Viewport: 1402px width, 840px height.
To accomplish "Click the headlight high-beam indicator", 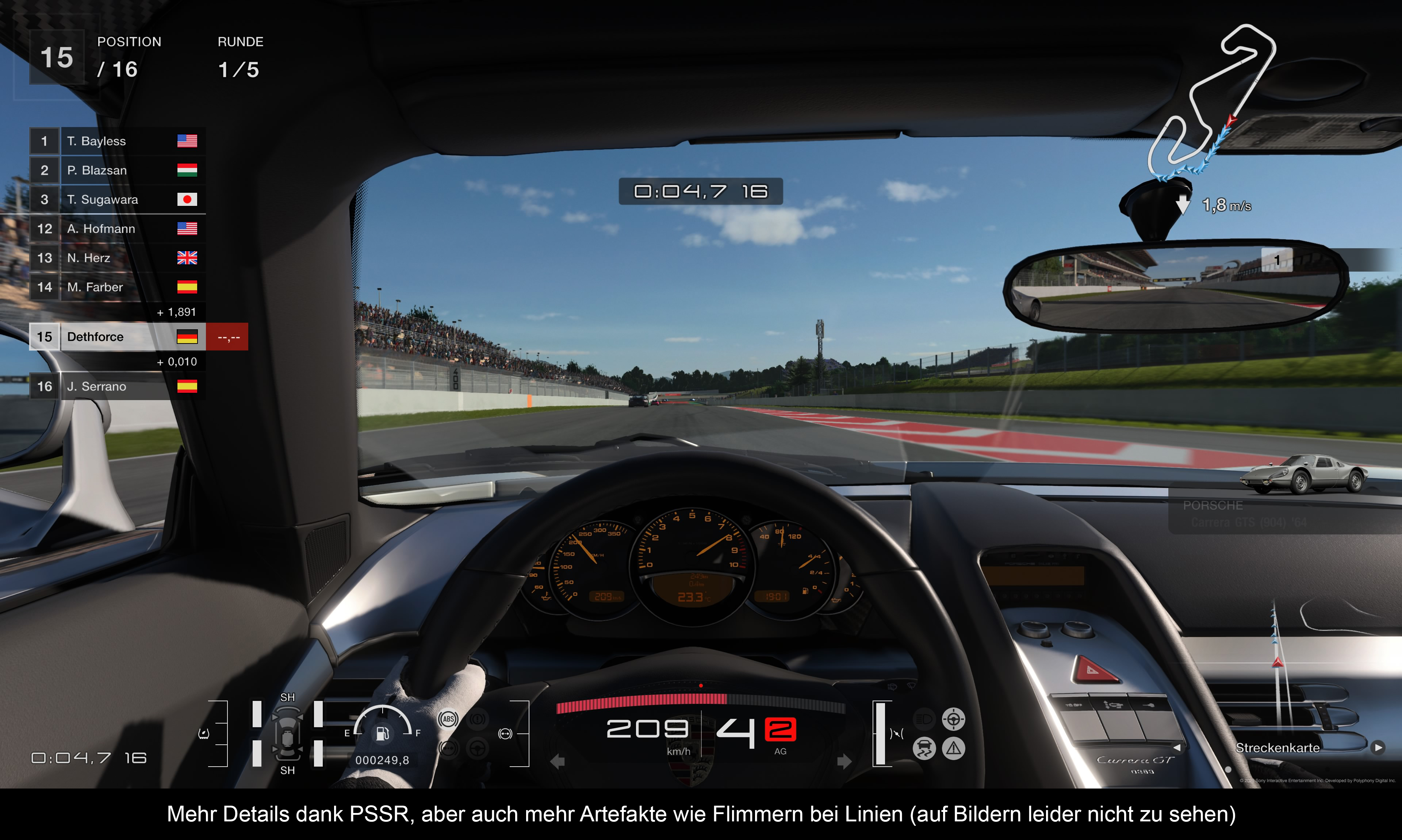I will click(x=924, y=720).
